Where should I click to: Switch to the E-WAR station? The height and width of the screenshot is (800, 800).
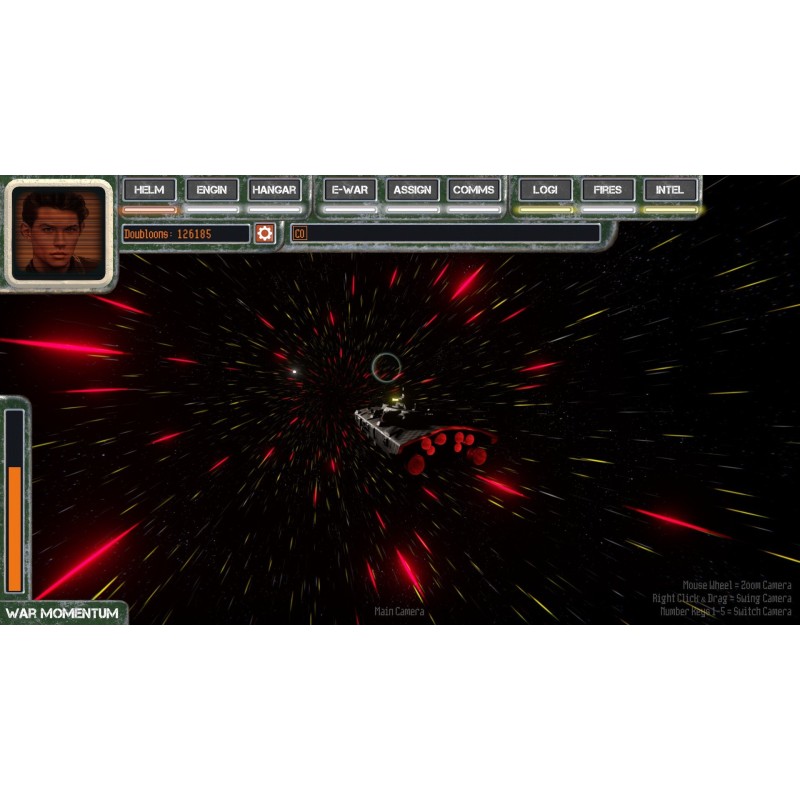click(x=349, y=190)
